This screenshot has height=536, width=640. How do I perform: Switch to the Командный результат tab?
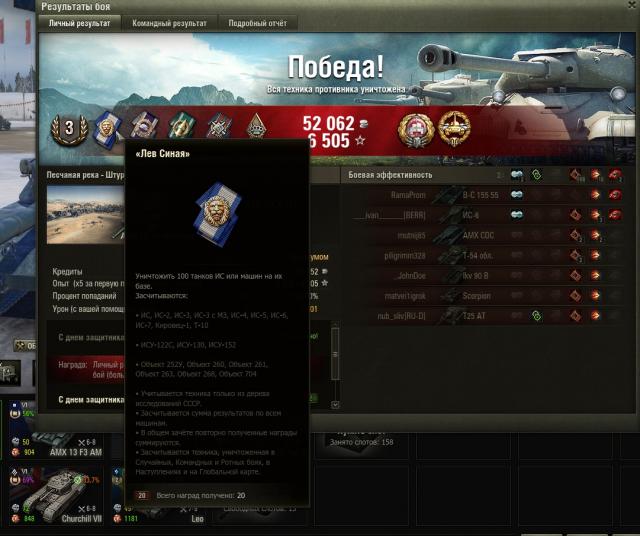(x=170, y=23)
